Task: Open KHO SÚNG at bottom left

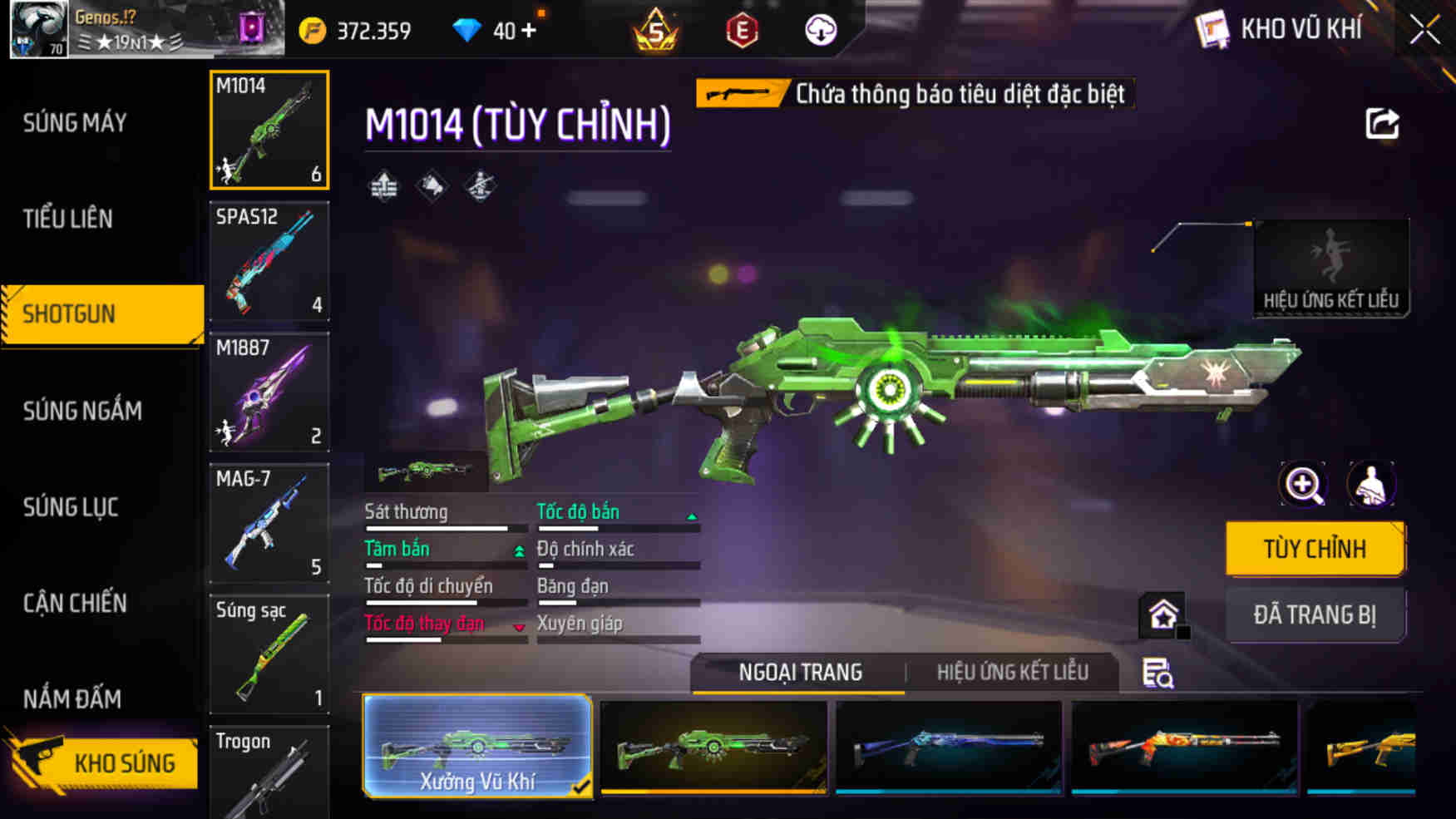Action: tap(125, 762)
